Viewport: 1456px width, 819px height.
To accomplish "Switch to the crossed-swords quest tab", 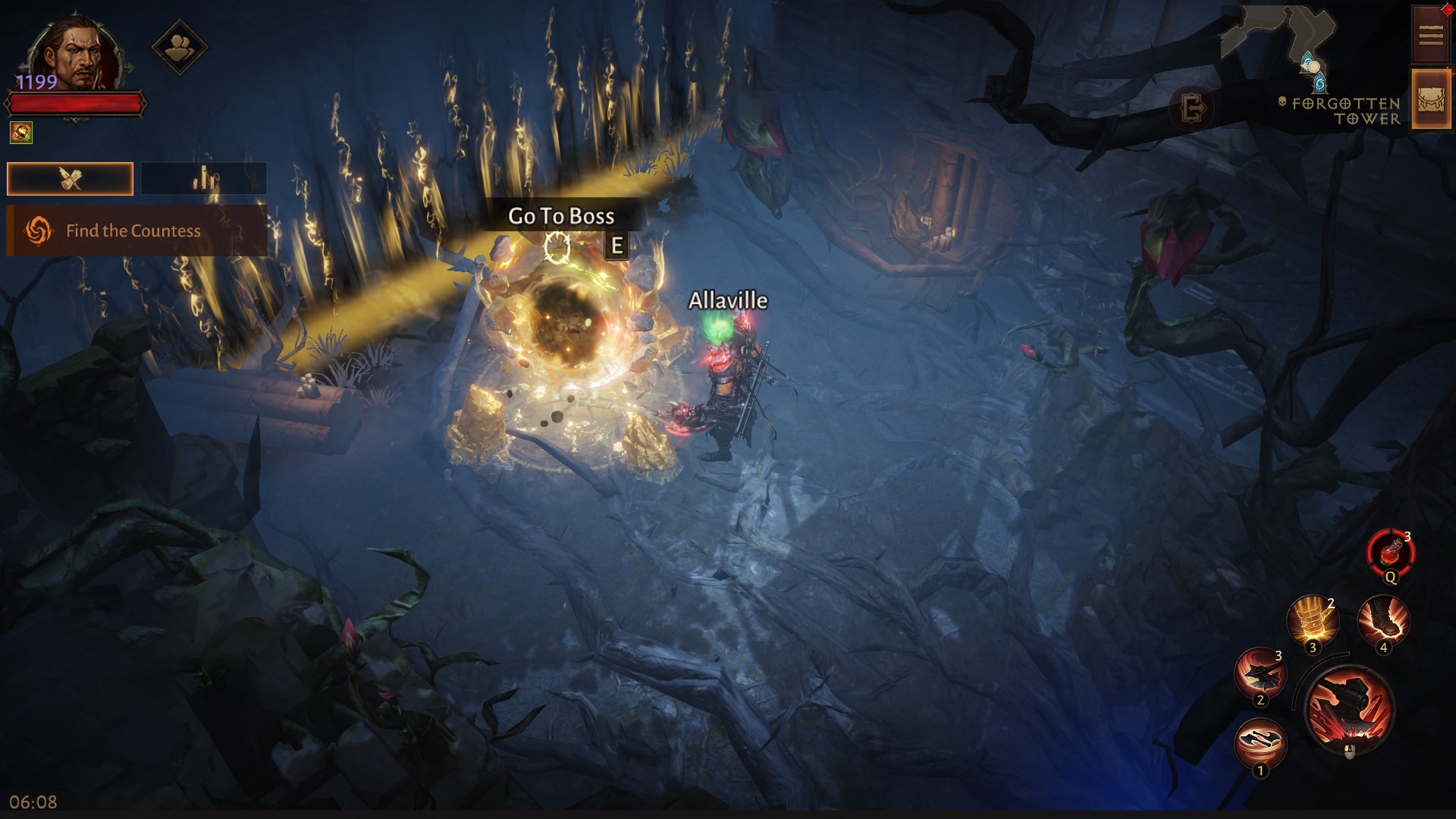I will (70, 179).
